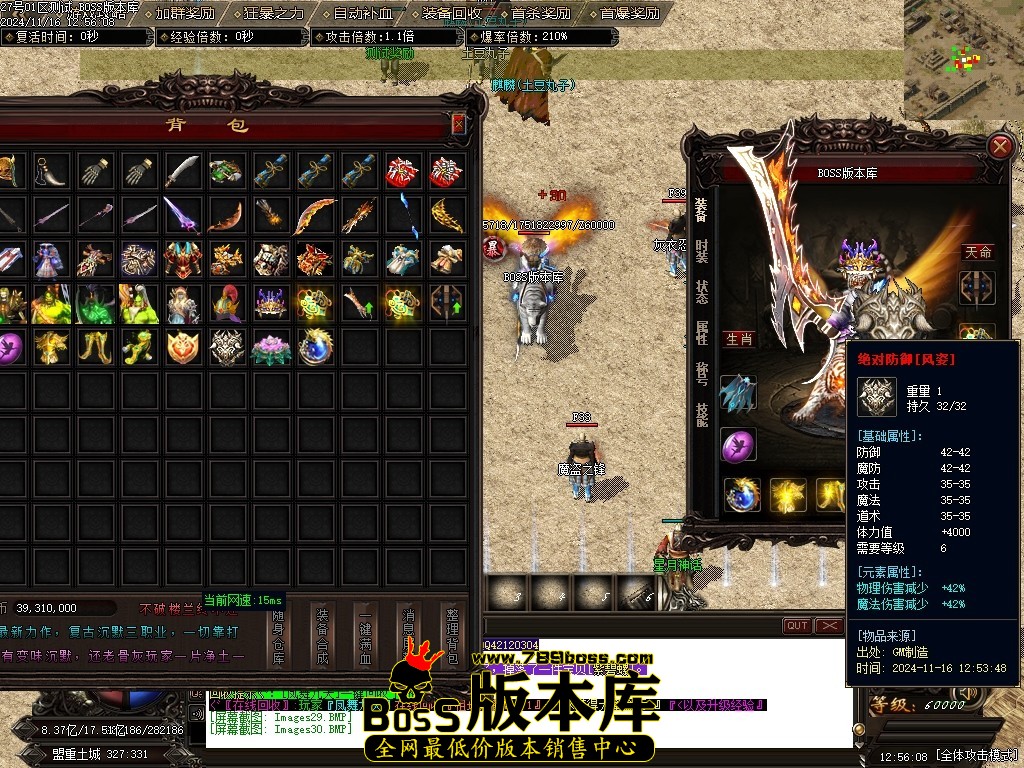Switch to the 时装 tab
The width and height of the screenshot is (1024, 768).
(x=702, y=250)
